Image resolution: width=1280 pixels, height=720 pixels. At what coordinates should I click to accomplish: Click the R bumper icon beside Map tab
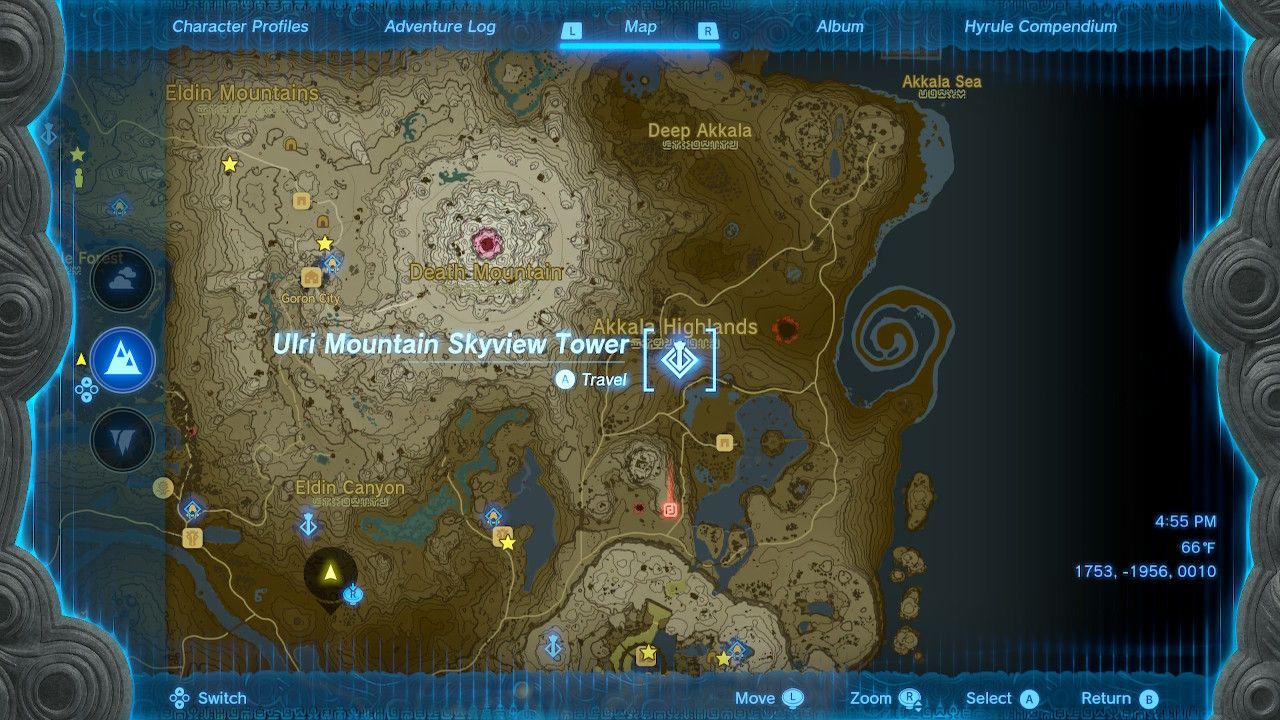pyautogui.click(x=707, y=28)
